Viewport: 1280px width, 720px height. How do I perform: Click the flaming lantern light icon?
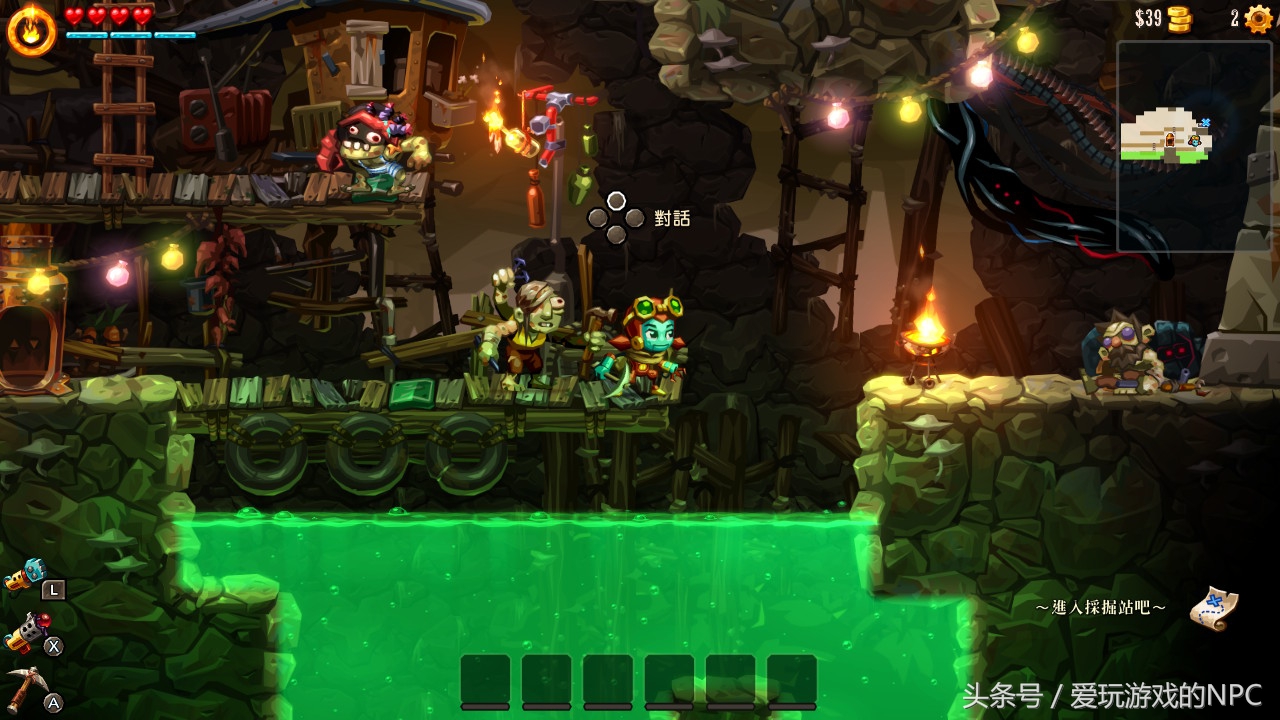31,31
